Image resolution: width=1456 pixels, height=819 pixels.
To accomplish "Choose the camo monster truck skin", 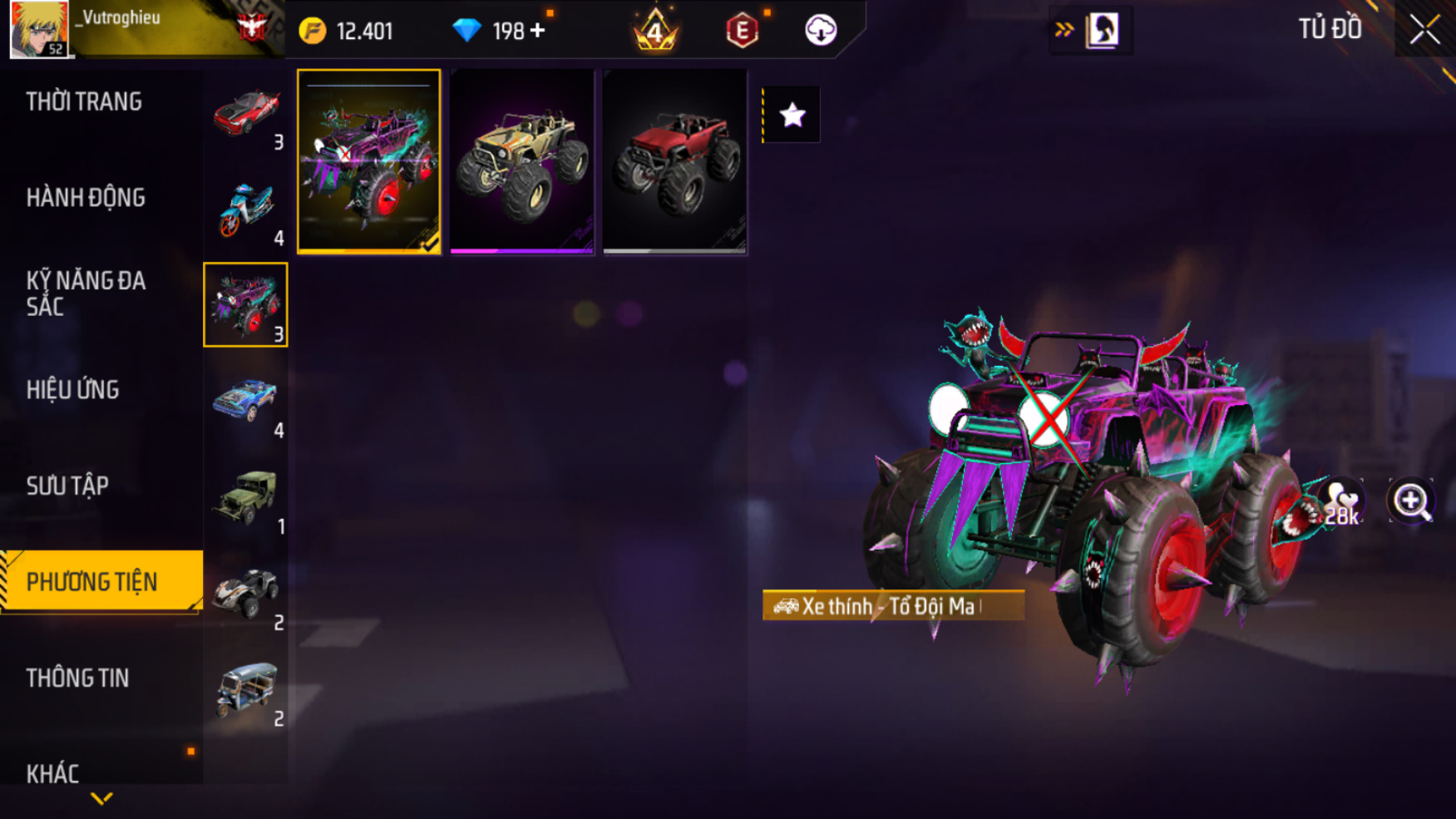I will coord(521,161).
